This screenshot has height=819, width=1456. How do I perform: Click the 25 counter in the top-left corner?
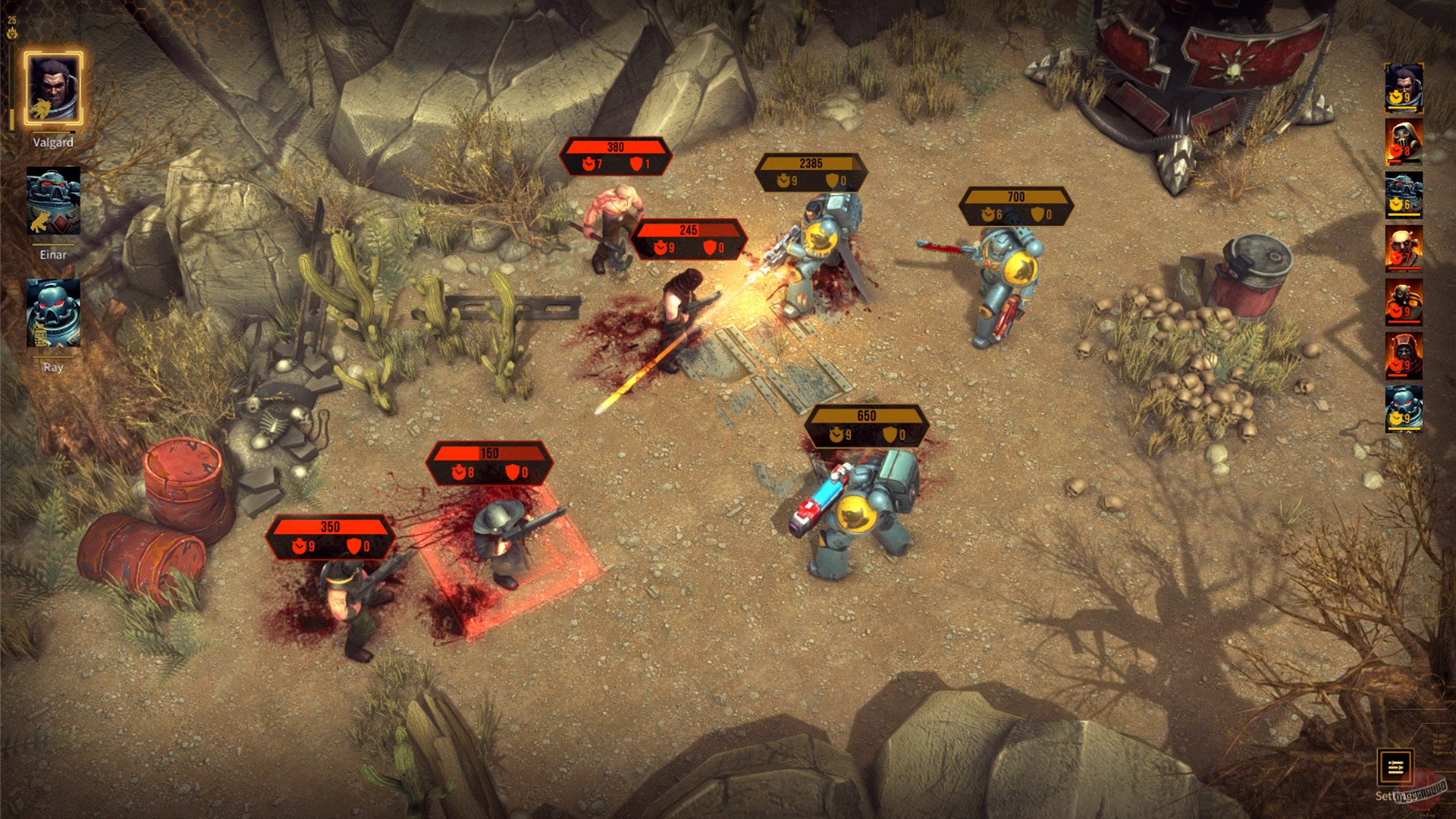pyautogui.click(x=13, y=23)
